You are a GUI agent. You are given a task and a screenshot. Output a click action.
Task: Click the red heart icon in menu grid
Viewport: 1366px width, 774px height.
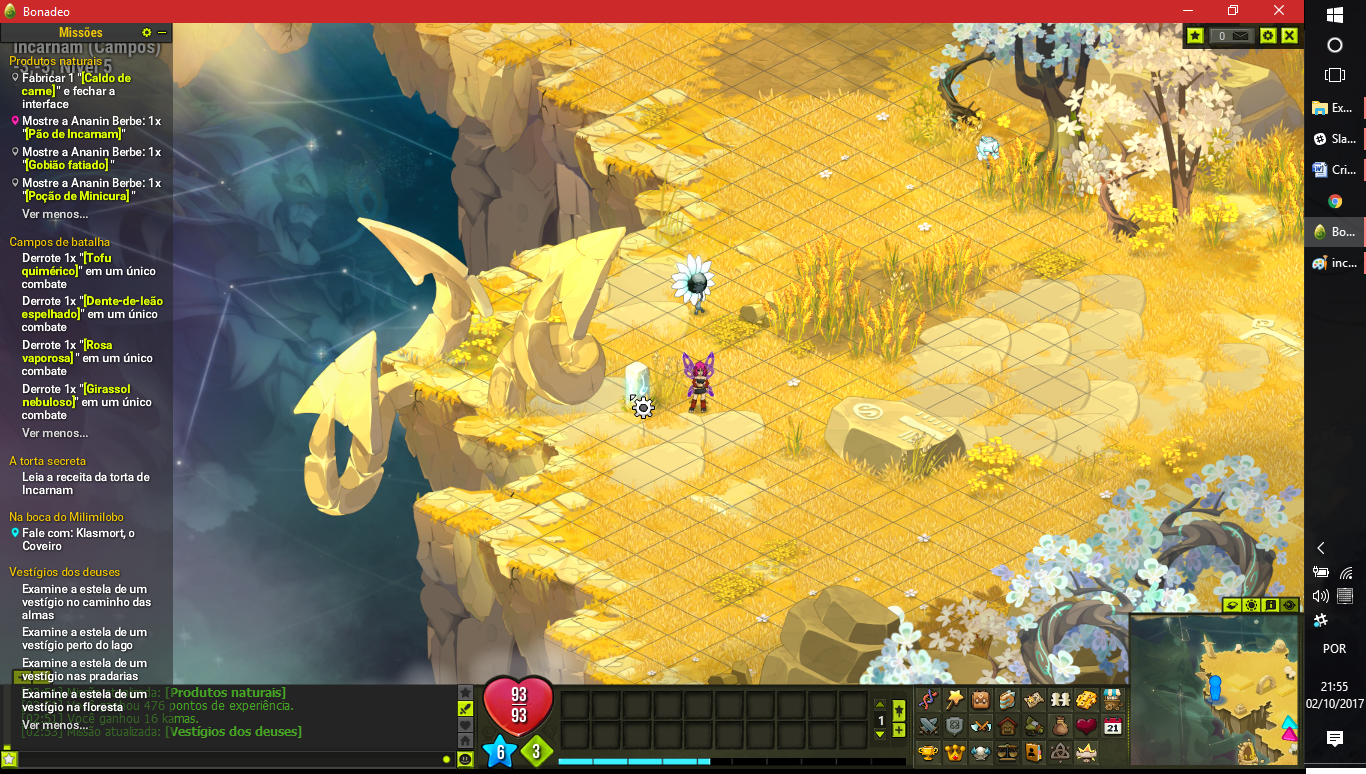point(1086,726)
